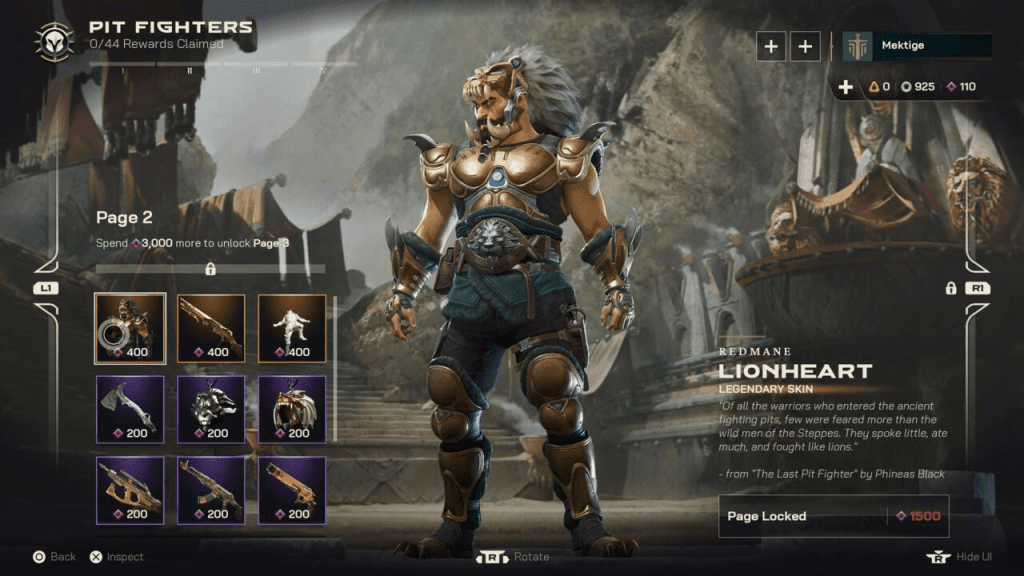Select the roaring lion helmet charm reward
The image size is (1024, 576).
point(292,408)
